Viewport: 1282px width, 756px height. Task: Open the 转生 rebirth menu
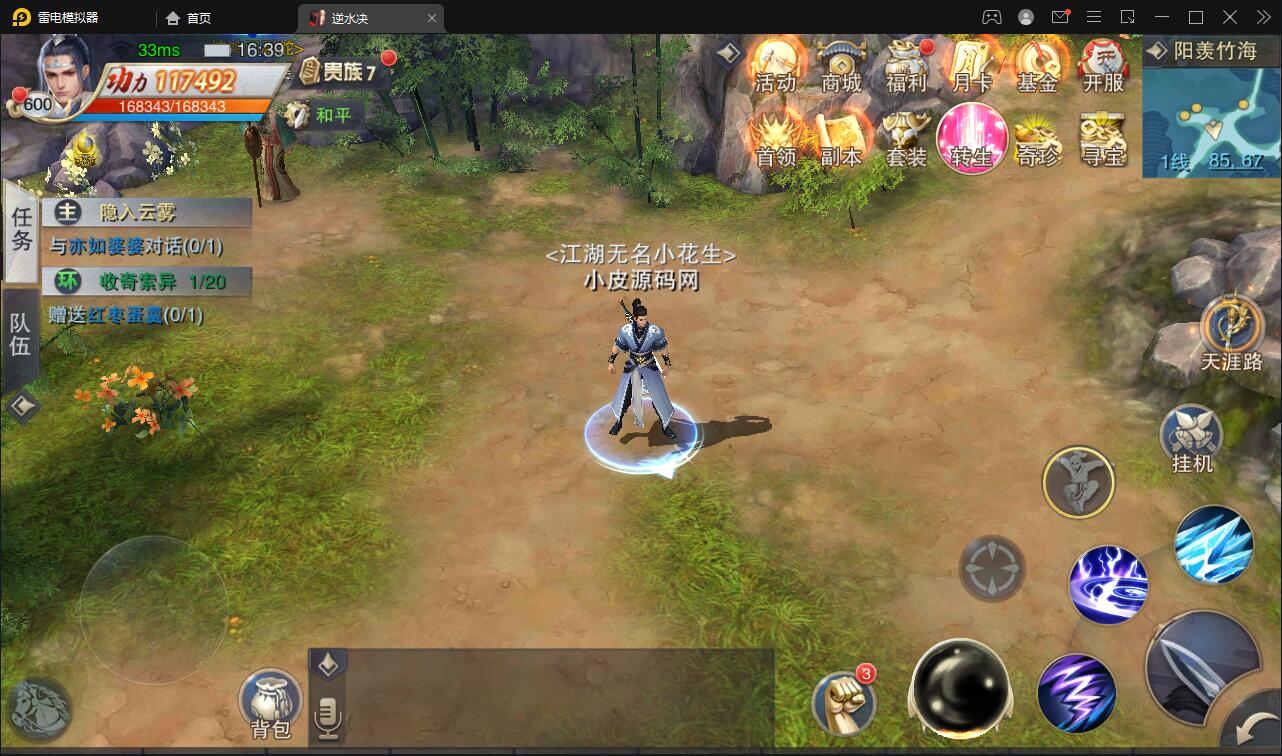(x=971, y=139)
